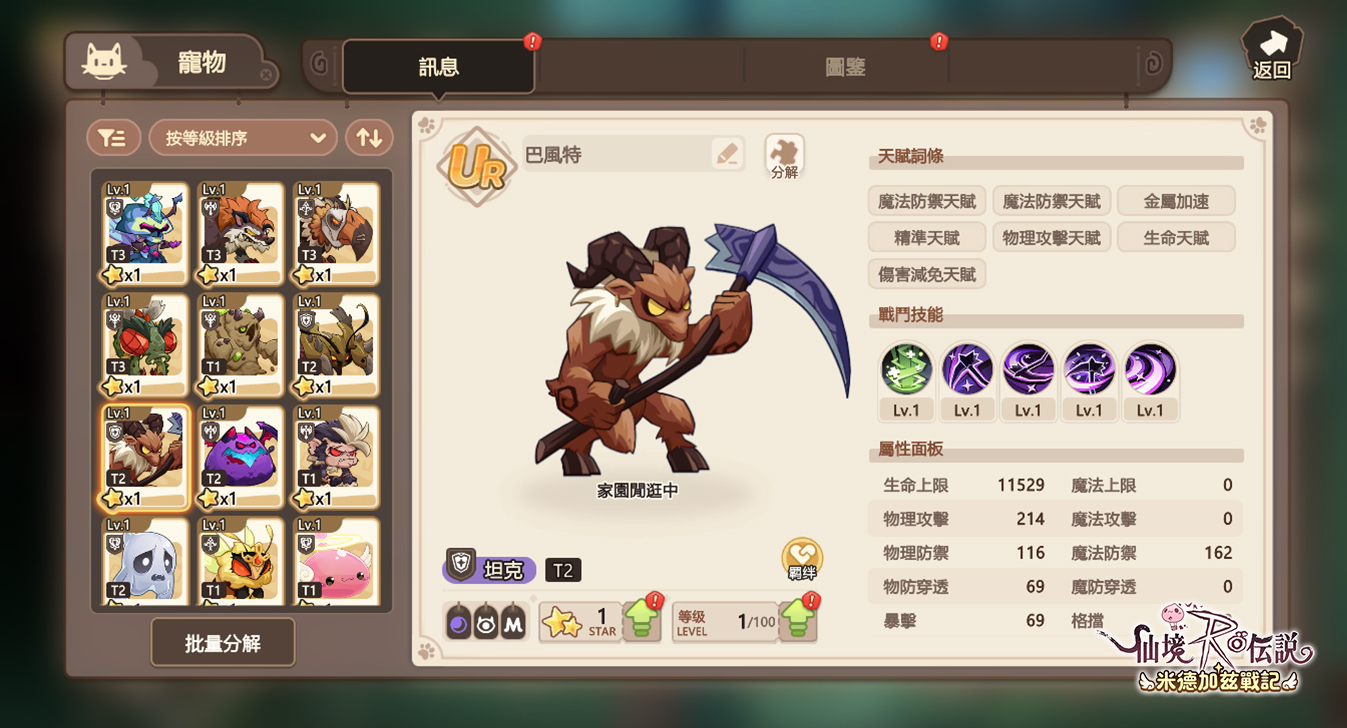This screenshot has width=1347, height=728.
Task: Toggle the 魔法防禦天賦 talent chip
Action: [925, 201]
